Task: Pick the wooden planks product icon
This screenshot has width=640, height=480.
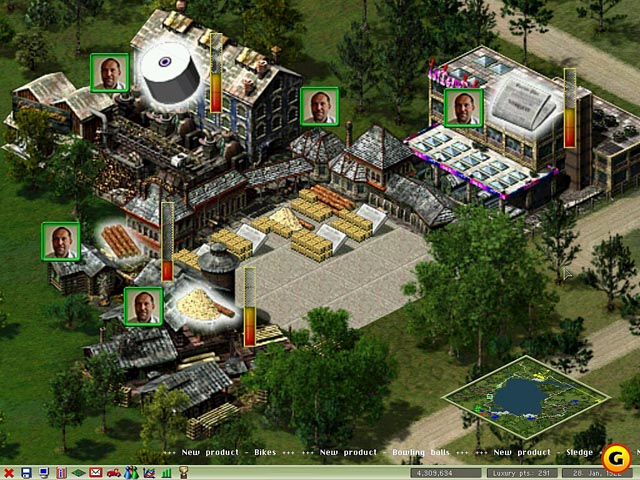Action: click(x=120, y=242)
